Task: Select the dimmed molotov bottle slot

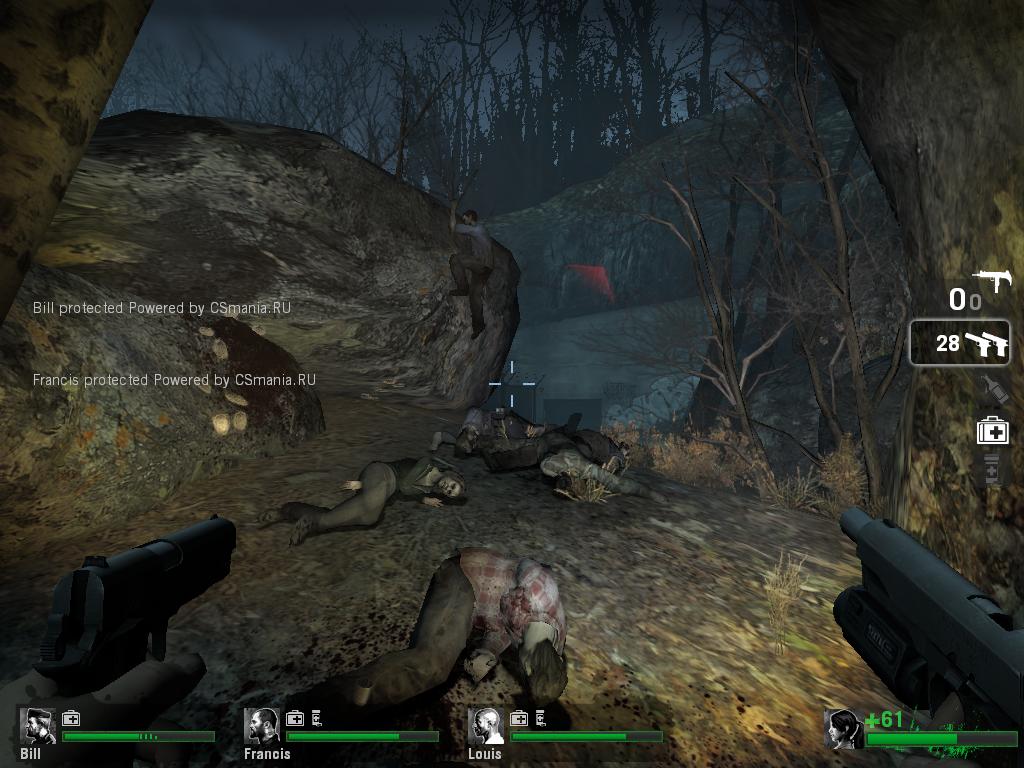Action: [993, 389]
